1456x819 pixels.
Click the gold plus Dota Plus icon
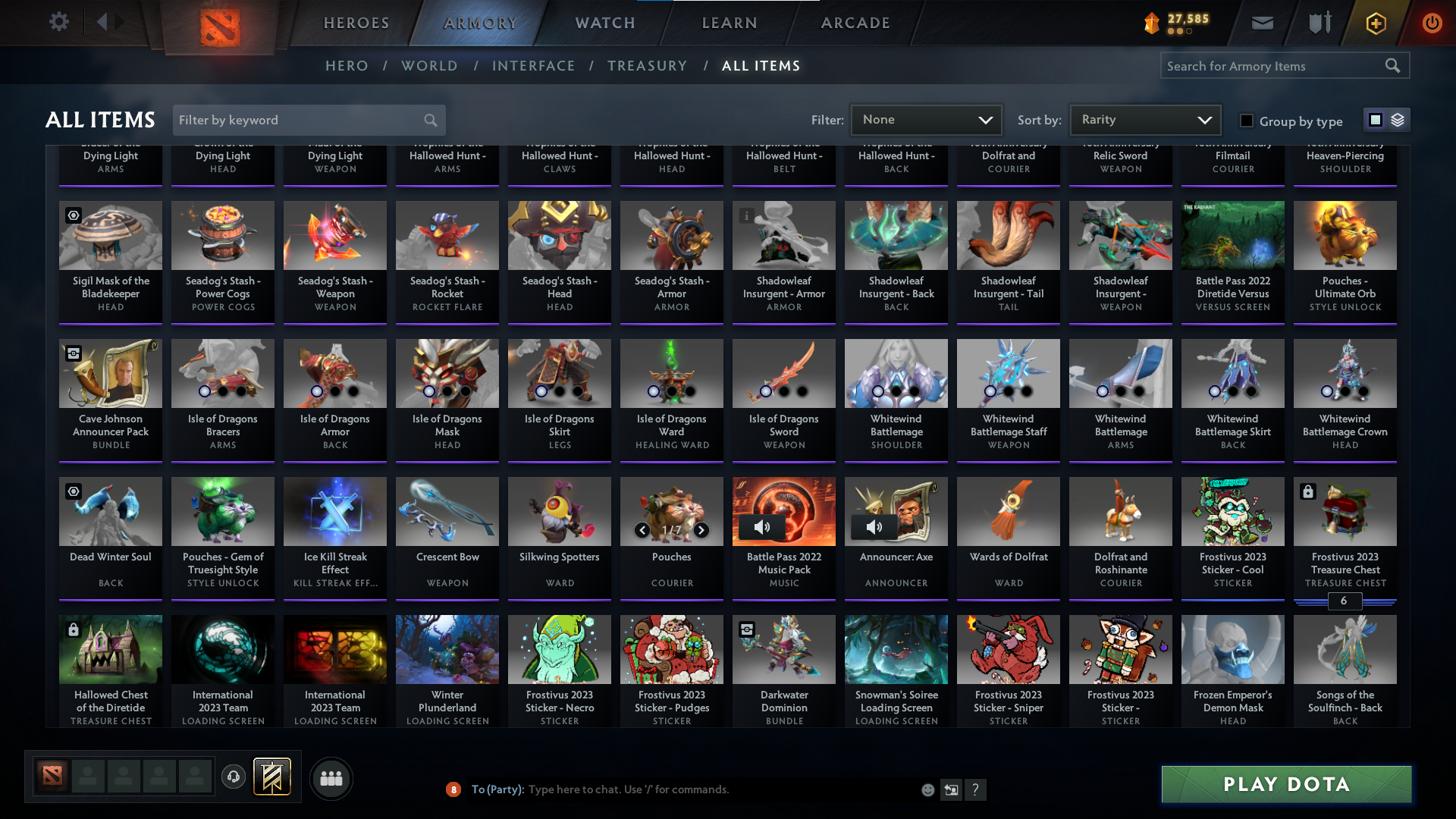1375,23
